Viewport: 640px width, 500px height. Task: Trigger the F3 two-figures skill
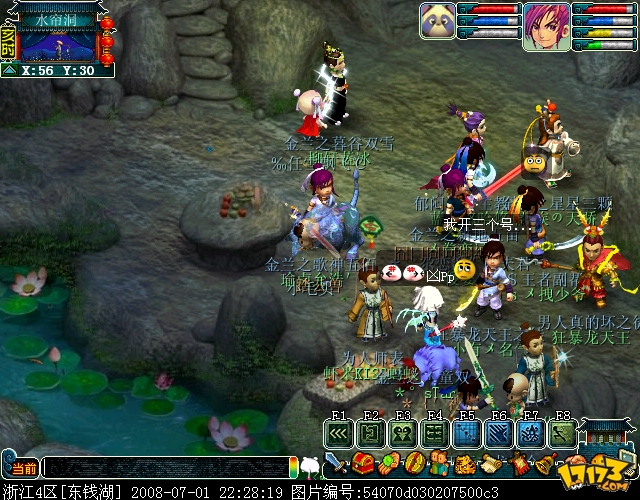click(x=403, y=433)
